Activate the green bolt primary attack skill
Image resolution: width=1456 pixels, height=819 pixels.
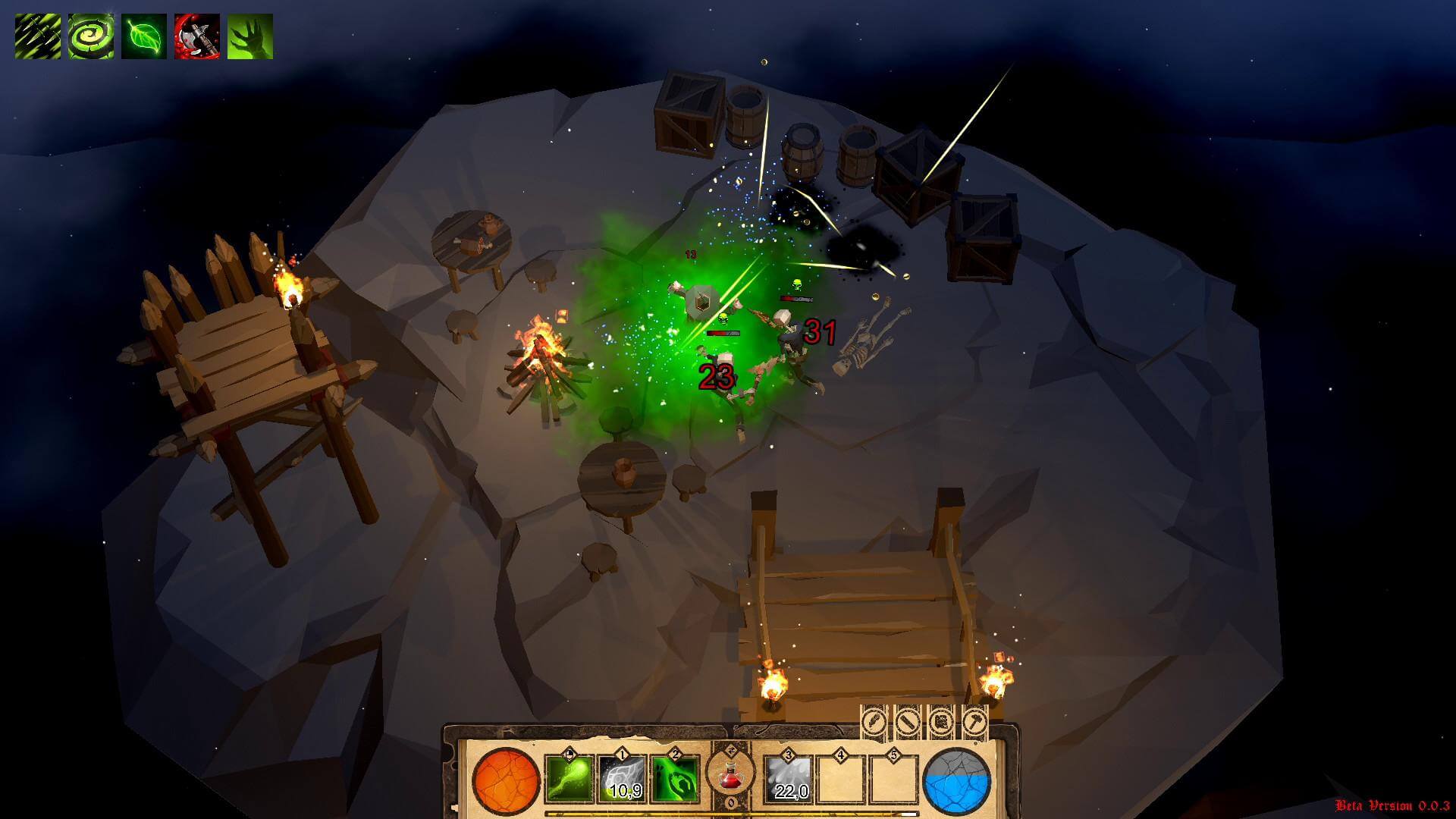(569, 779)
